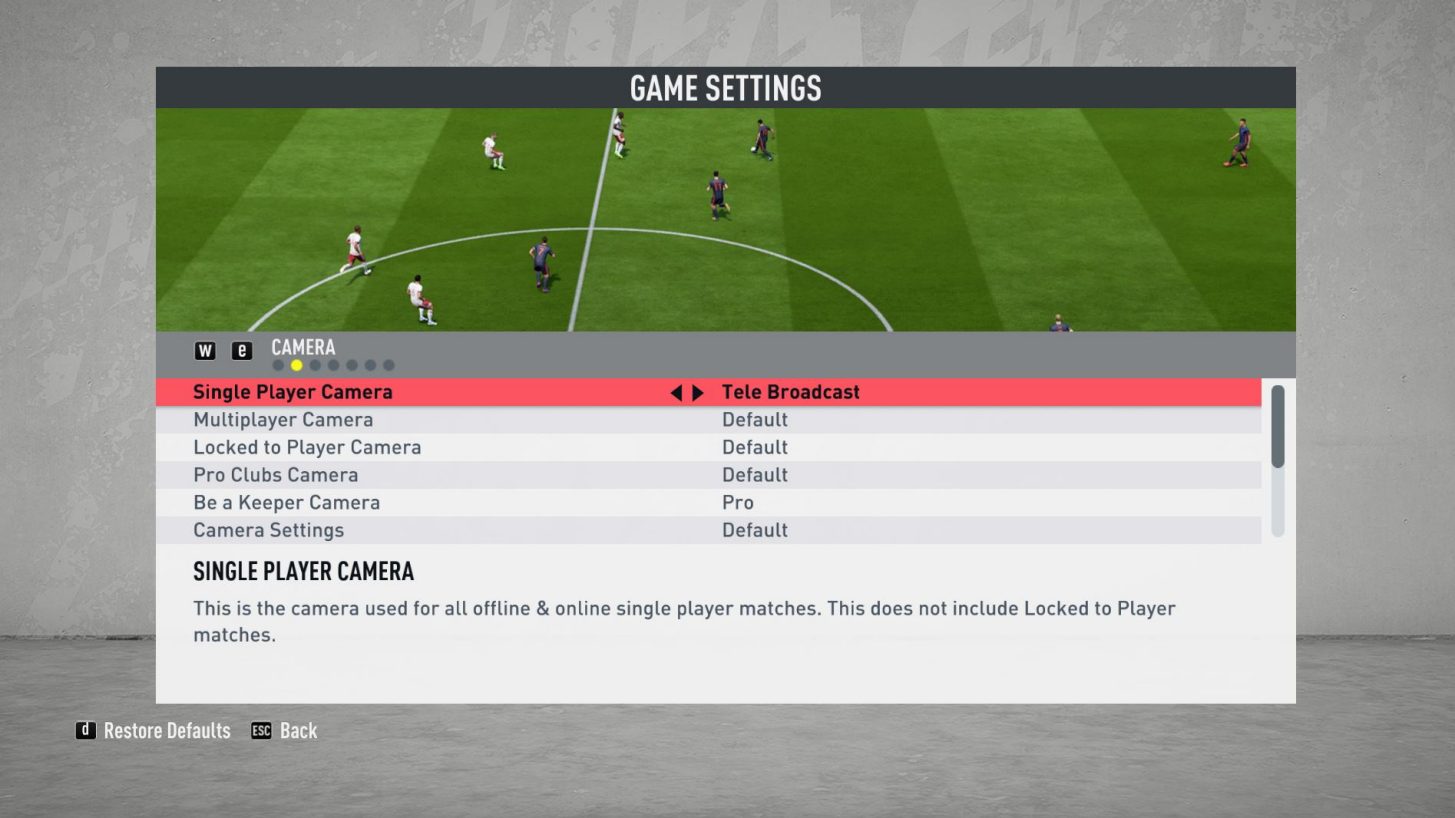
Task: Change the Tele Broadcast camera value
Action: pos(790,391)
